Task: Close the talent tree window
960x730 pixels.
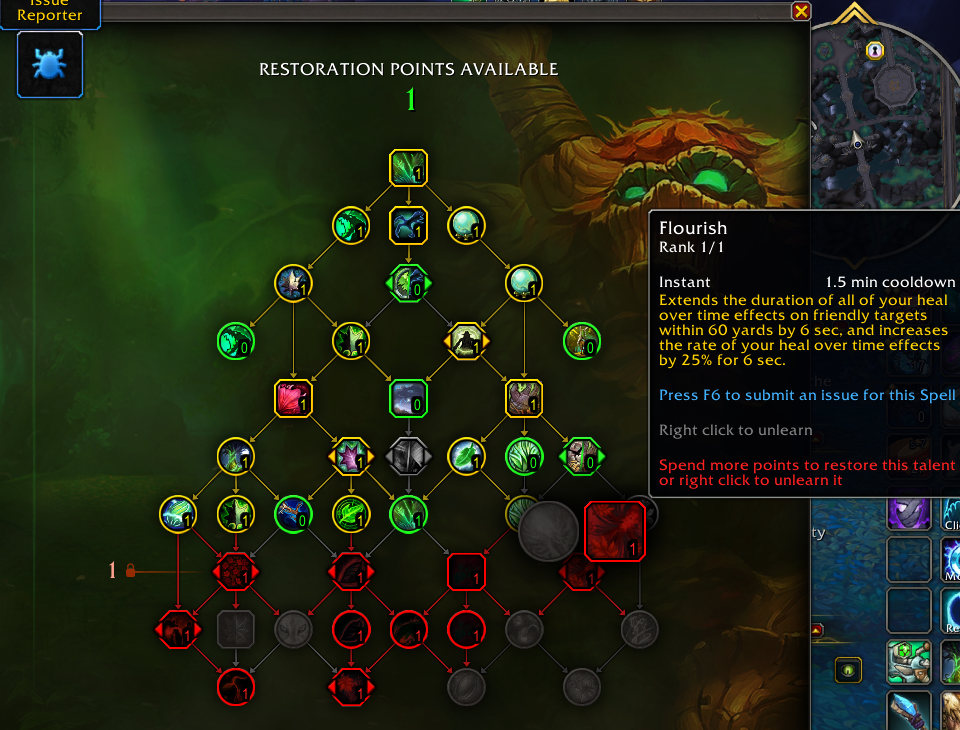Action: [x=800, y=11]
